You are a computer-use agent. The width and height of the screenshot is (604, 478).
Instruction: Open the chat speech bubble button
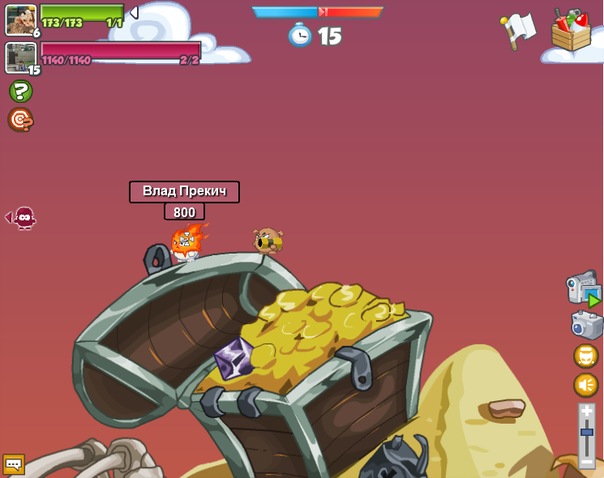tap(13, 464)
